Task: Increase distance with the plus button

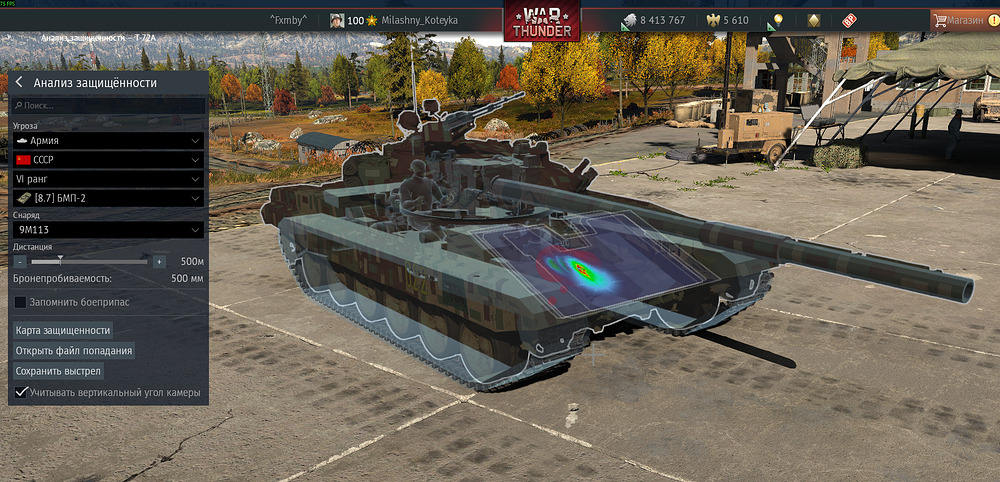Action: 159,261
